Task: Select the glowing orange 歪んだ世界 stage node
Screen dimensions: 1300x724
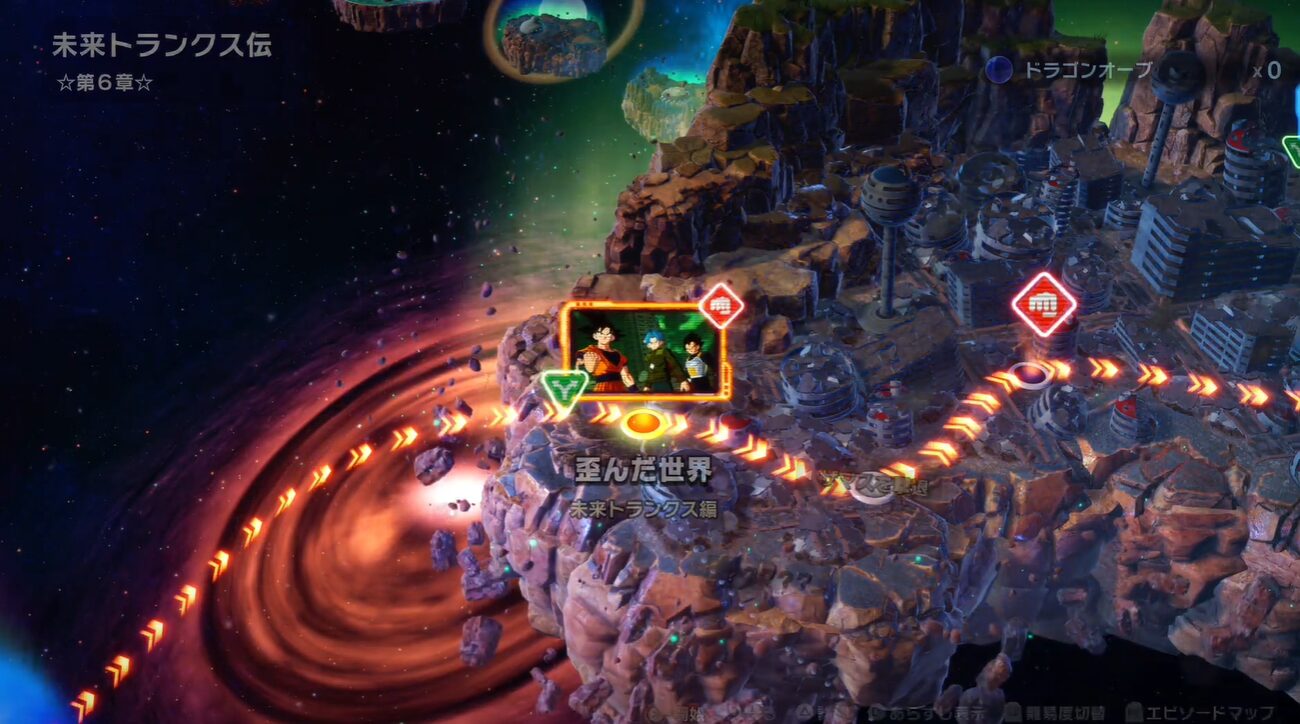Action: click(x=644, y=423)
